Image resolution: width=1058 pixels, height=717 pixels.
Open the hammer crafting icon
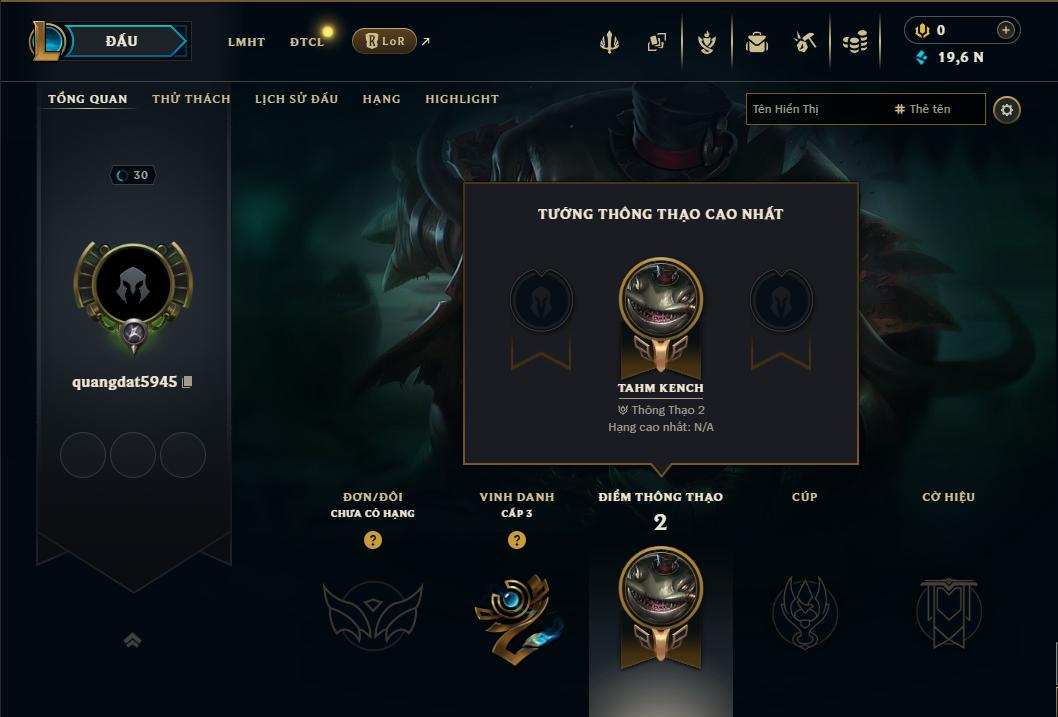click(805, 42)
